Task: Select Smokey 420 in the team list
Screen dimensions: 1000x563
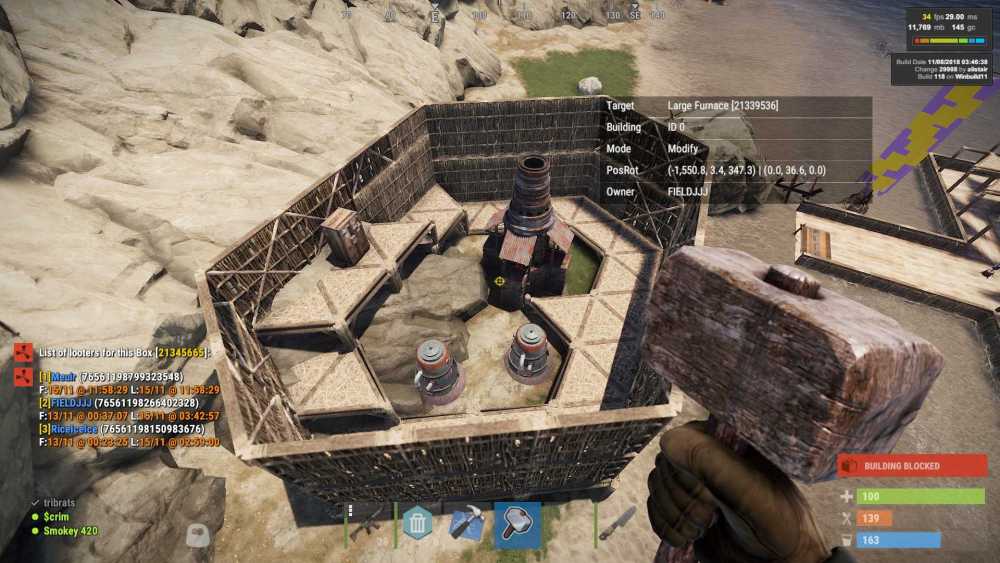Action: [x=70, y=531]
